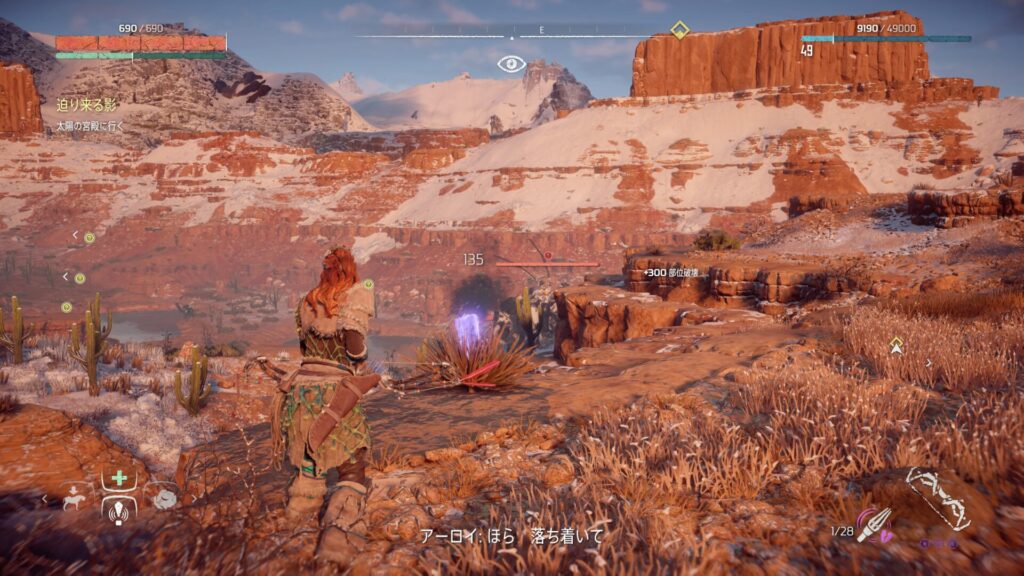Select the lure call tool icon
Screen dimensions: 1024x576
pyautogui.click(x=119, y=509)
